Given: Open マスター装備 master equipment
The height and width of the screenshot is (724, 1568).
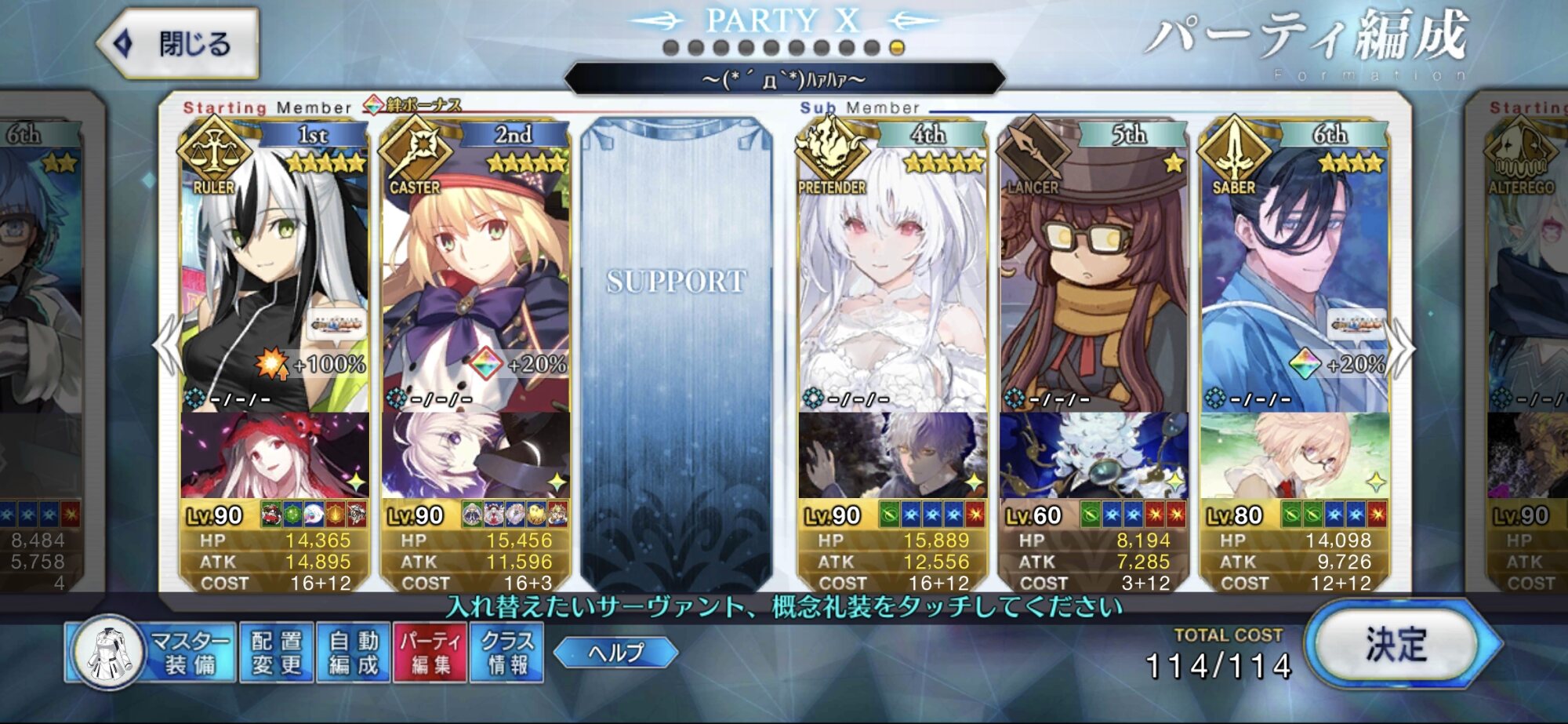Looking at the screenshot, I should [x=151, y=653].
